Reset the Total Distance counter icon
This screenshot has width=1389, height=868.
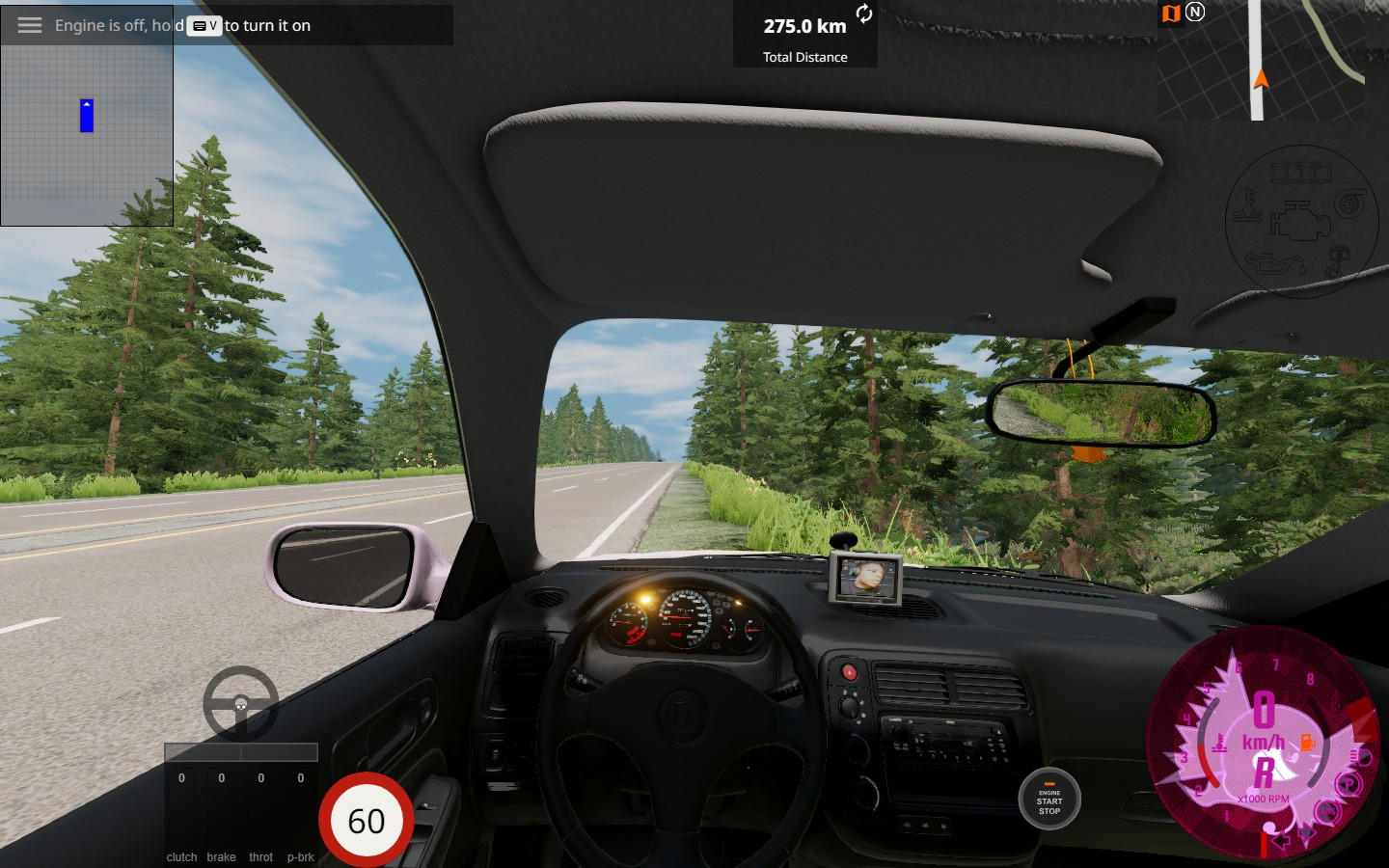tap(864, 14)
